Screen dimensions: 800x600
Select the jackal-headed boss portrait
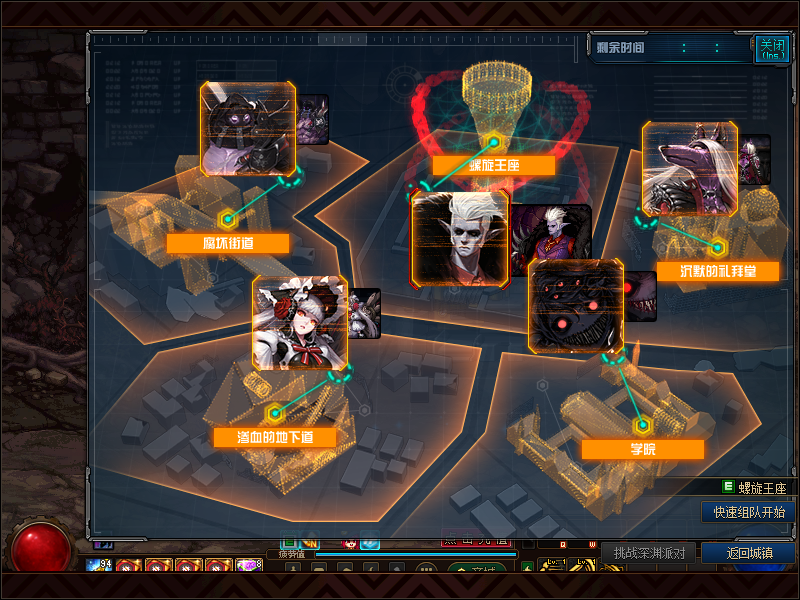point(690,169)
